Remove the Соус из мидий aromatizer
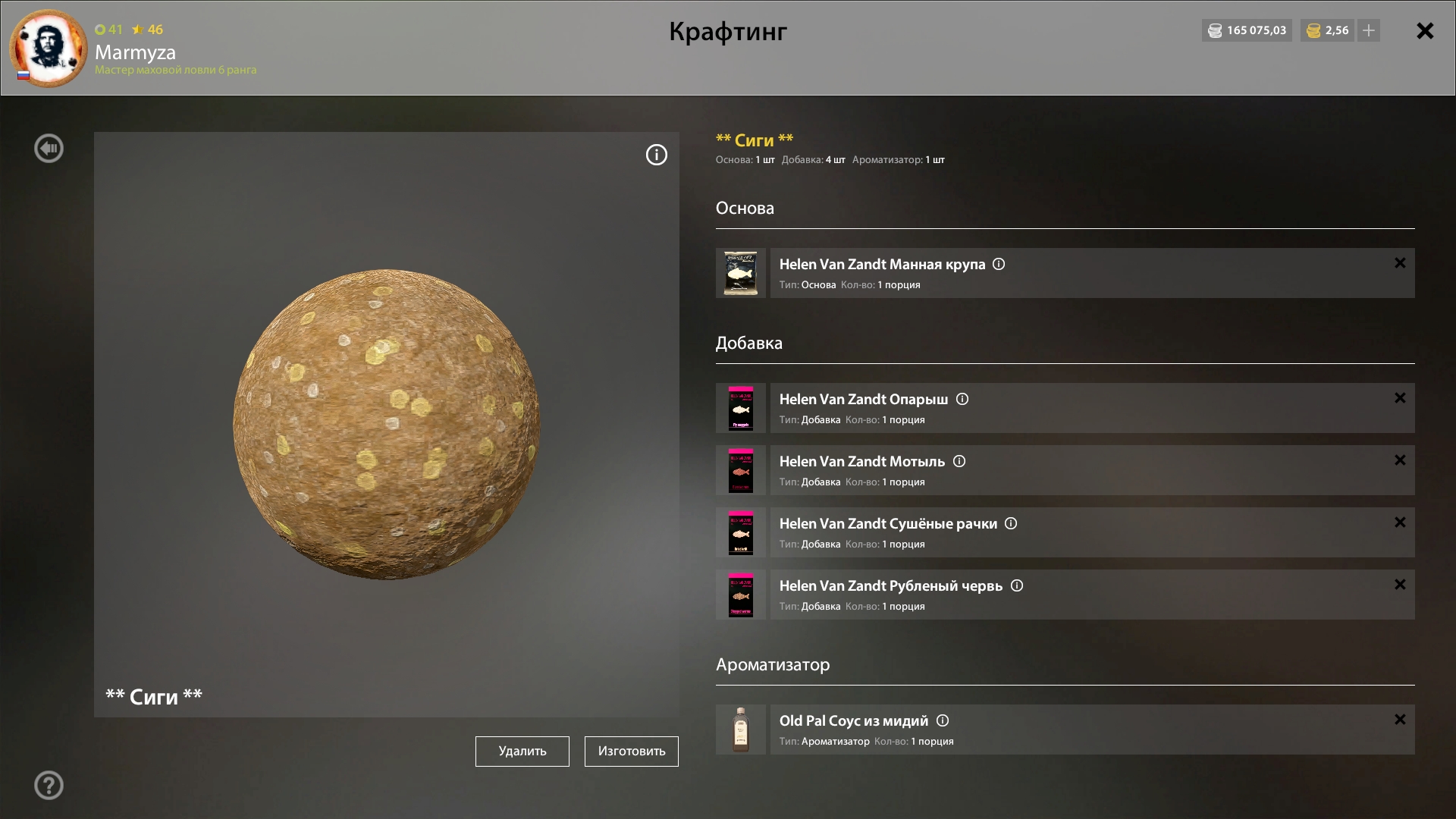 click(1400, 720)
